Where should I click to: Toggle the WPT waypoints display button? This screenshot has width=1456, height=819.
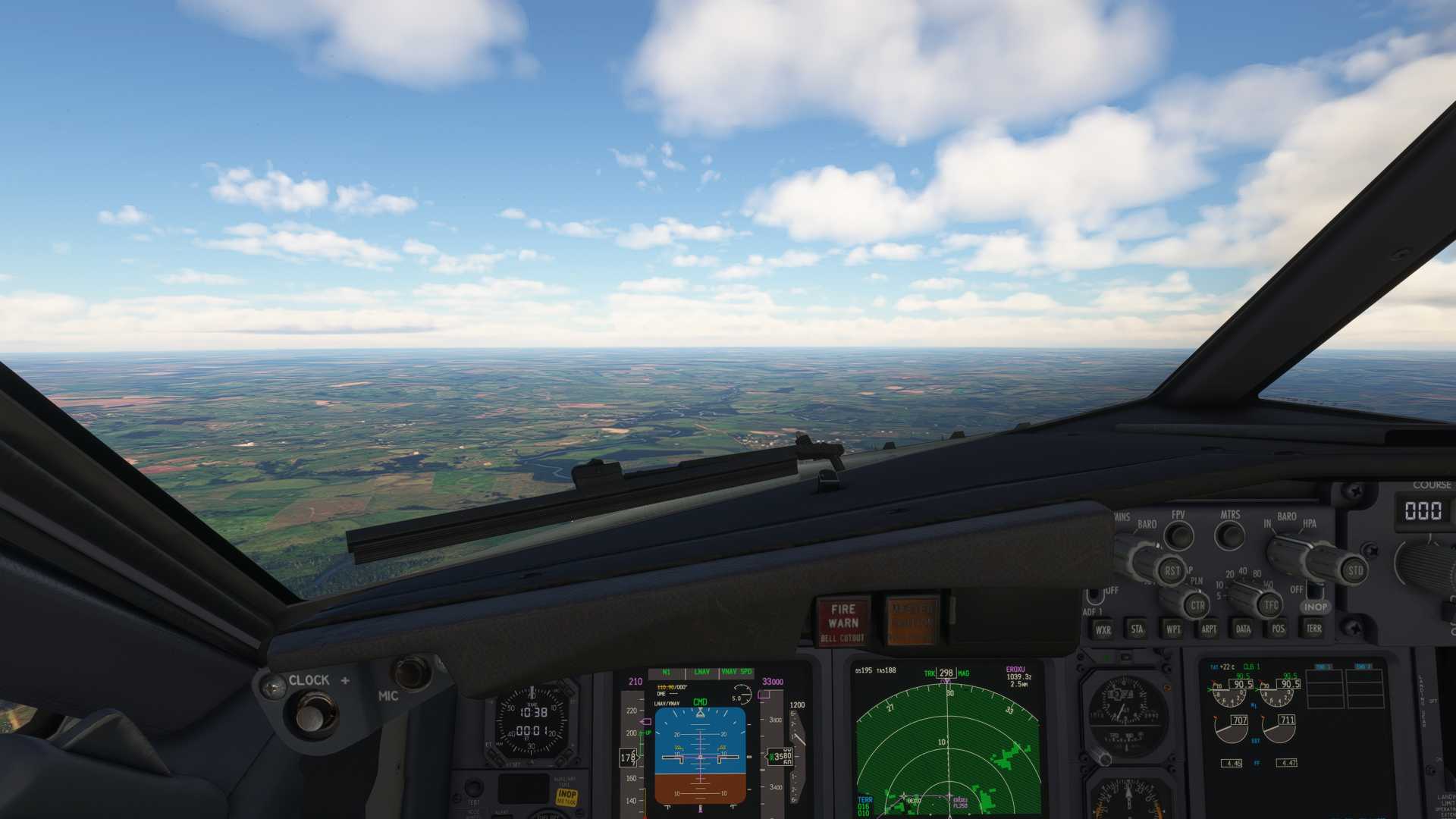[x=1172, y=629]
